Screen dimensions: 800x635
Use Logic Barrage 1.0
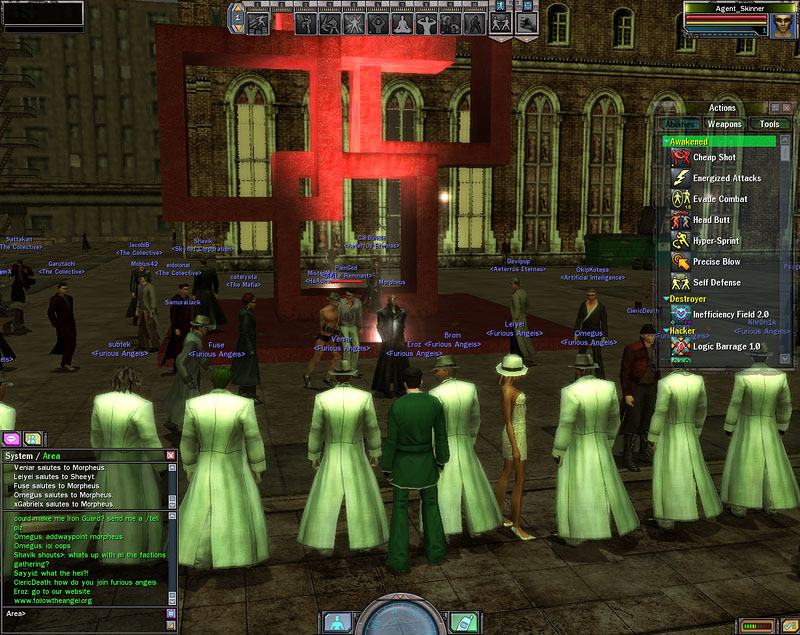coord(726,346)
